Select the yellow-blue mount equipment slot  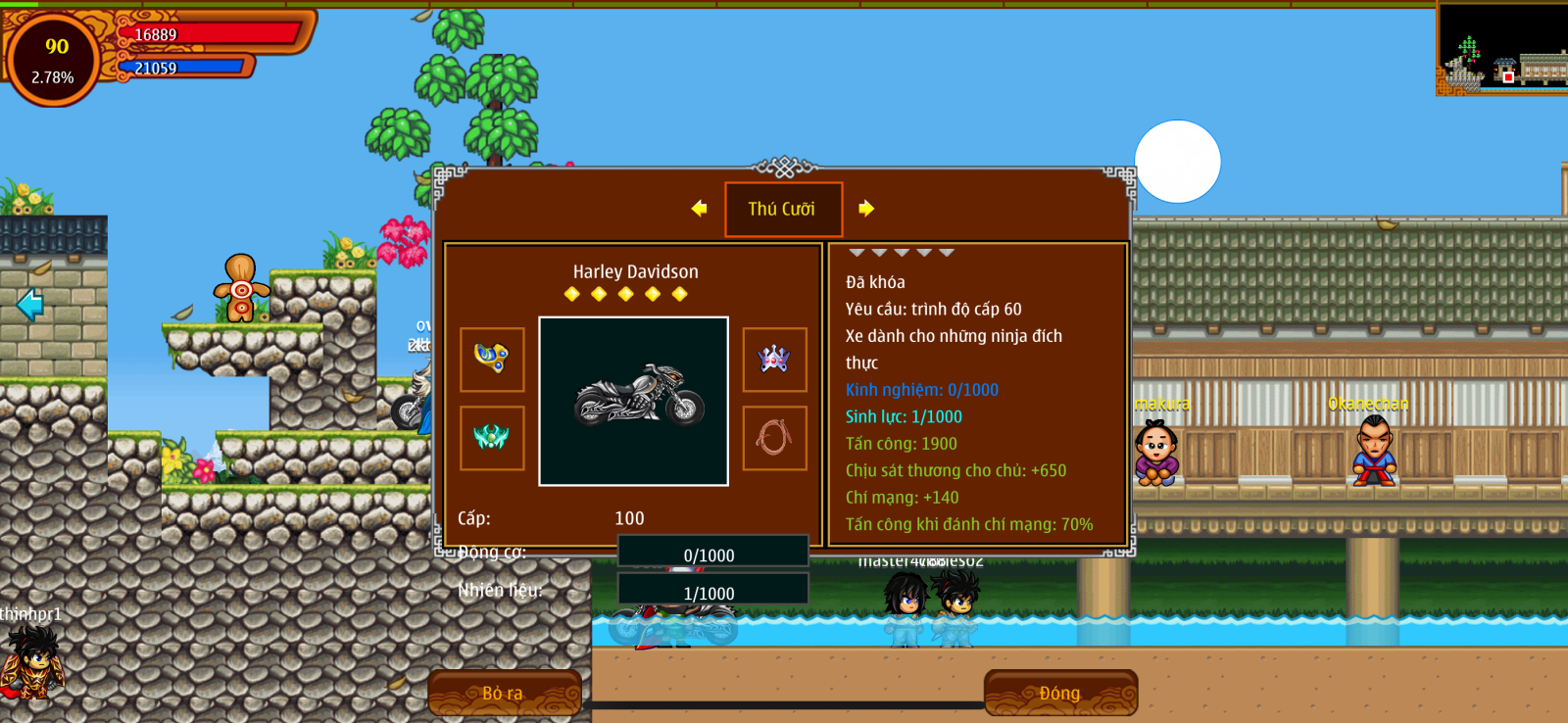492,360
